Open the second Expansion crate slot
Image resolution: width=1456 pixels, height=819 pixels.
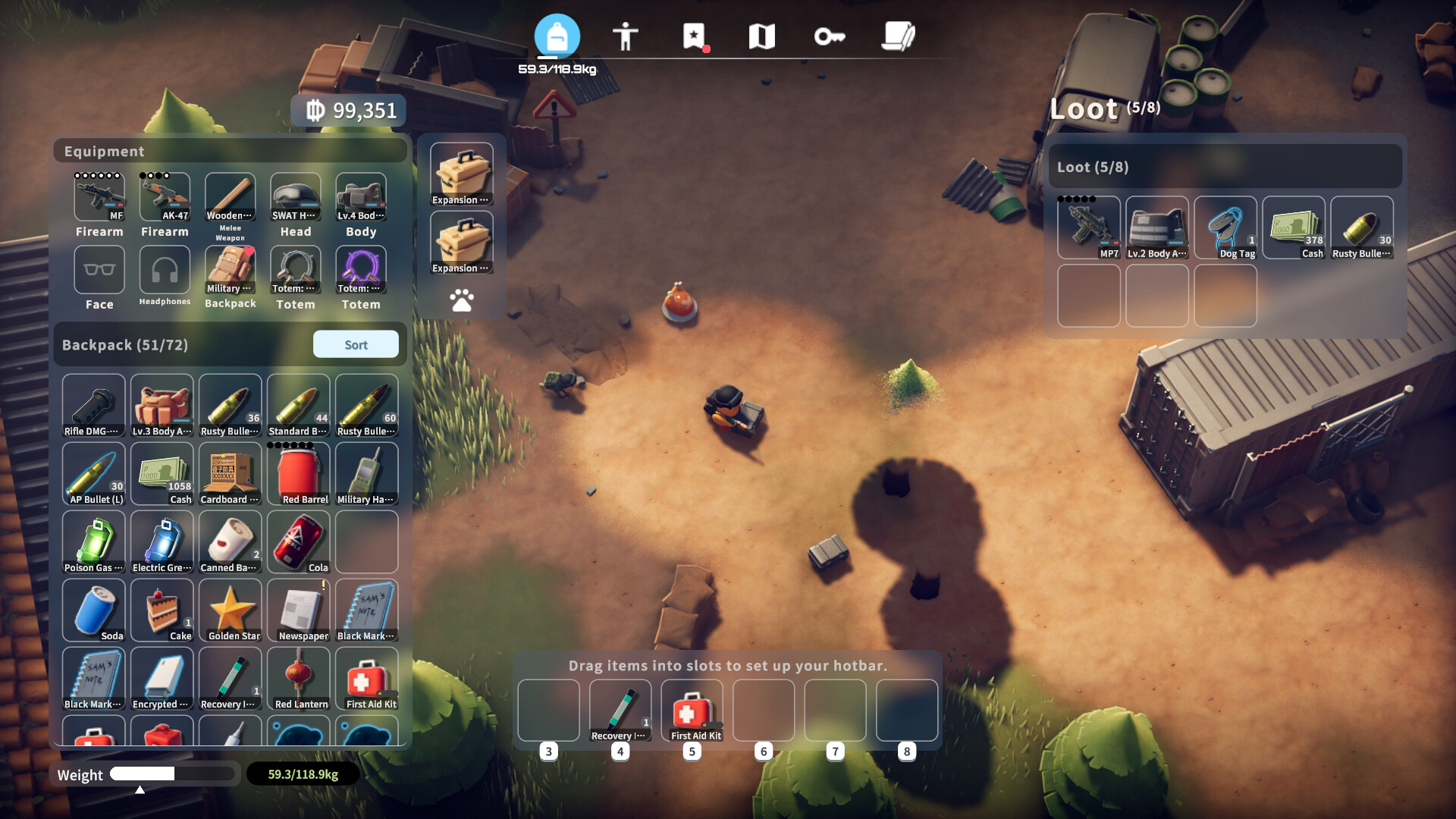click(461, 241)
